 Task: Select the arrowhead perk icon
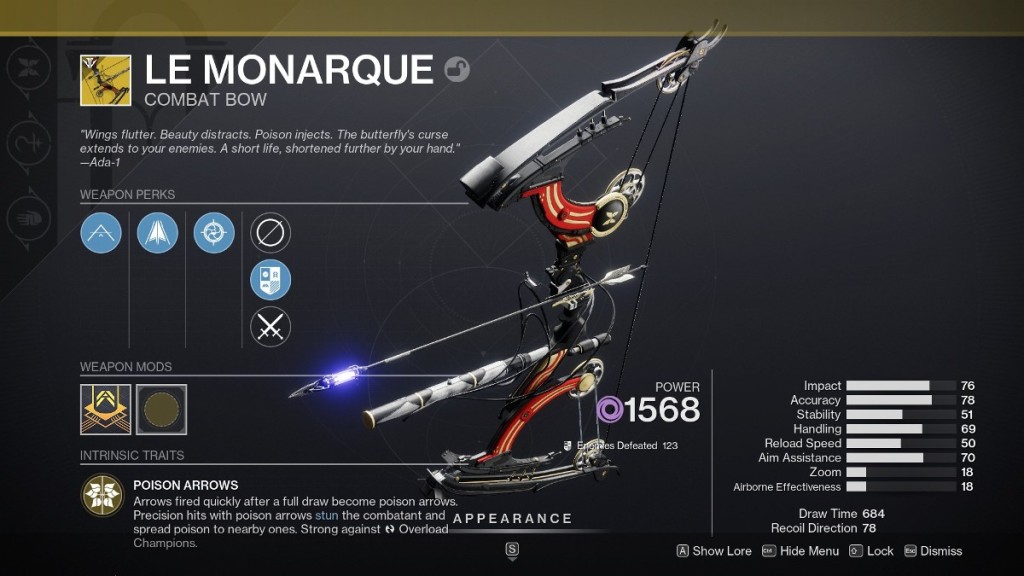pos(157,233)
